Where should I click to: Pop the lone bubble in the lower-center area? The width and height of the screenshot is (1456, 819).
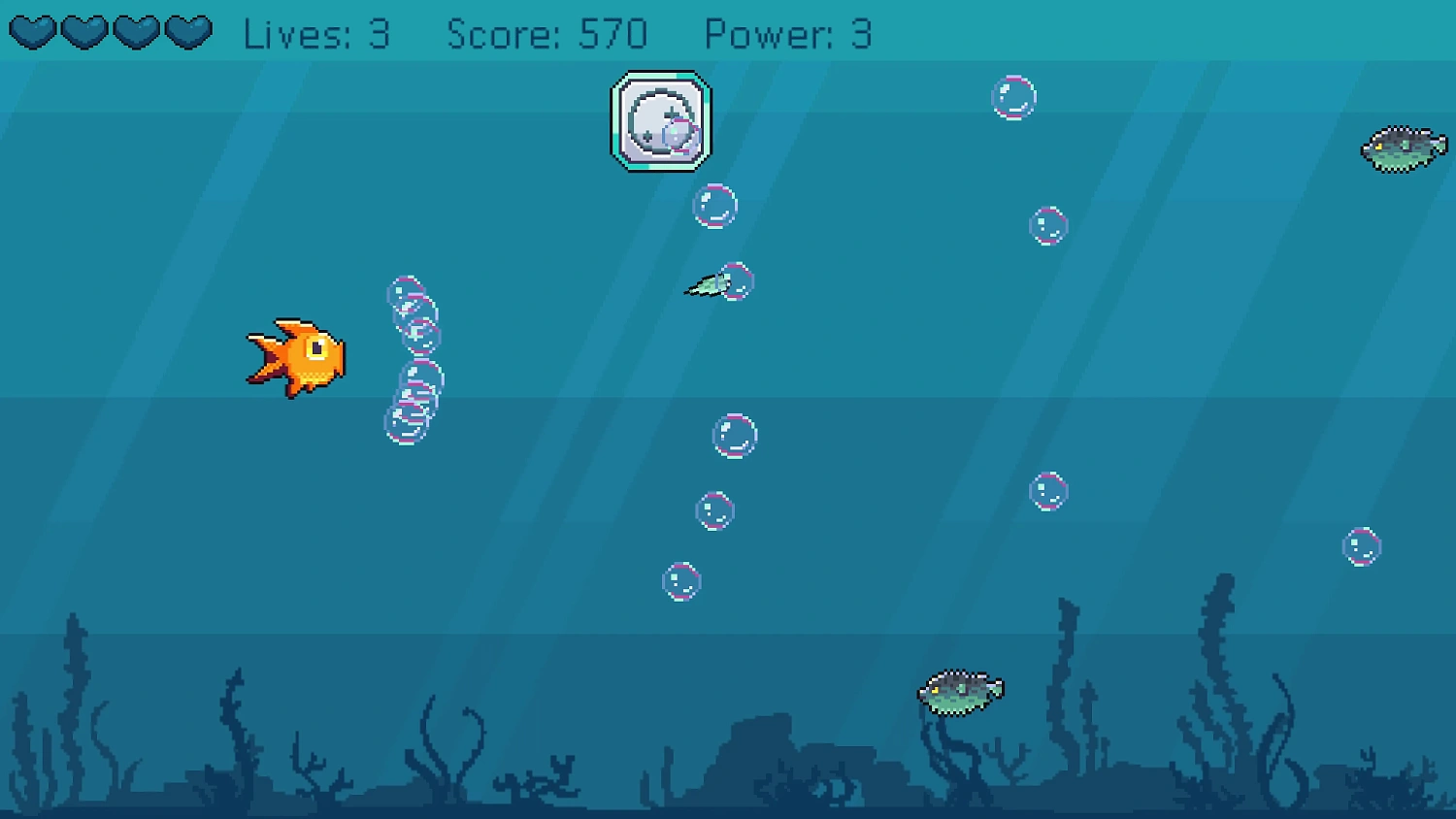pyautogui.click(x=679, y=582)
